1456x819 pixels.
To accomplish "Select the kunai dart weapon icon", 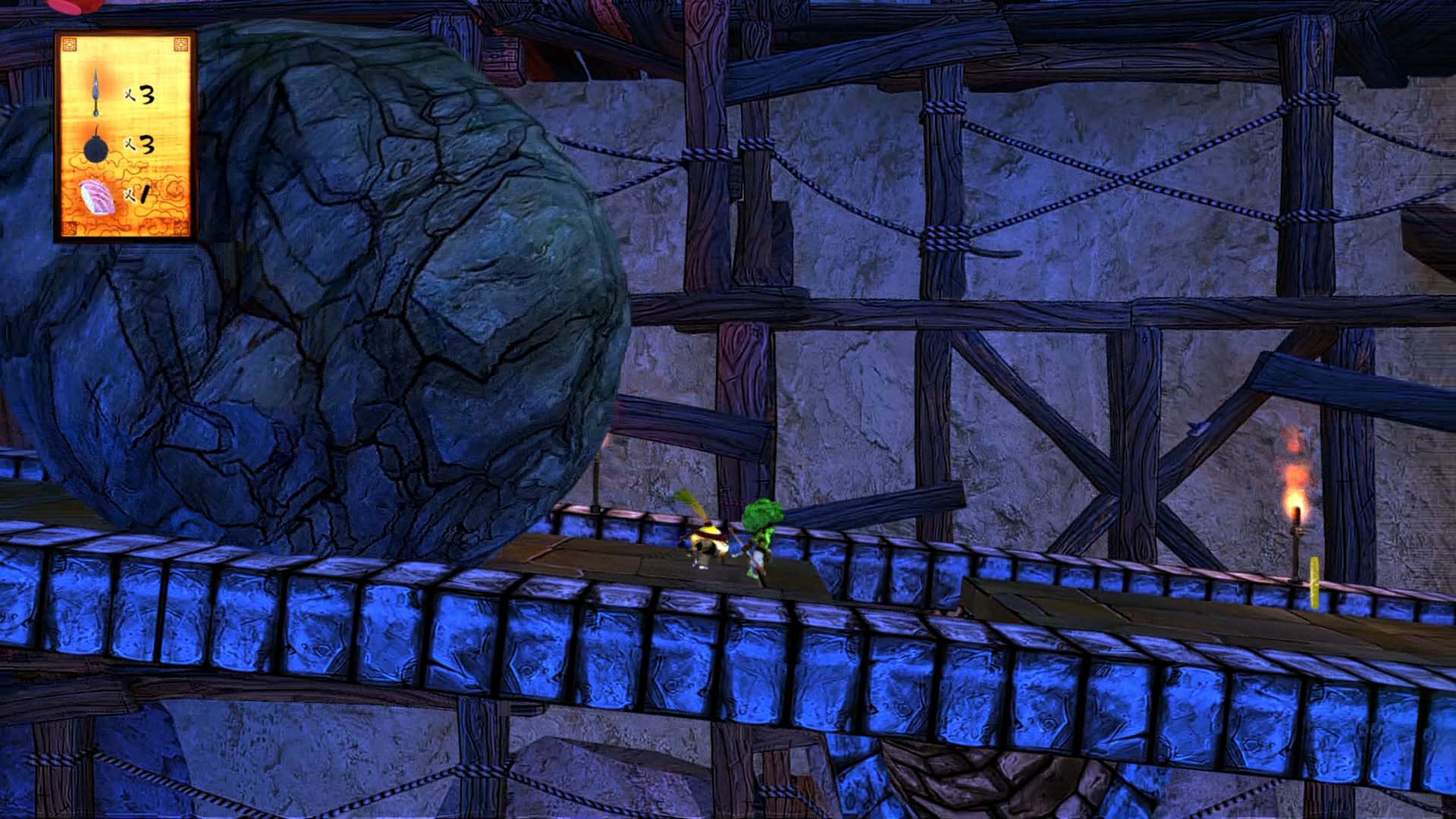I will 96,91.
